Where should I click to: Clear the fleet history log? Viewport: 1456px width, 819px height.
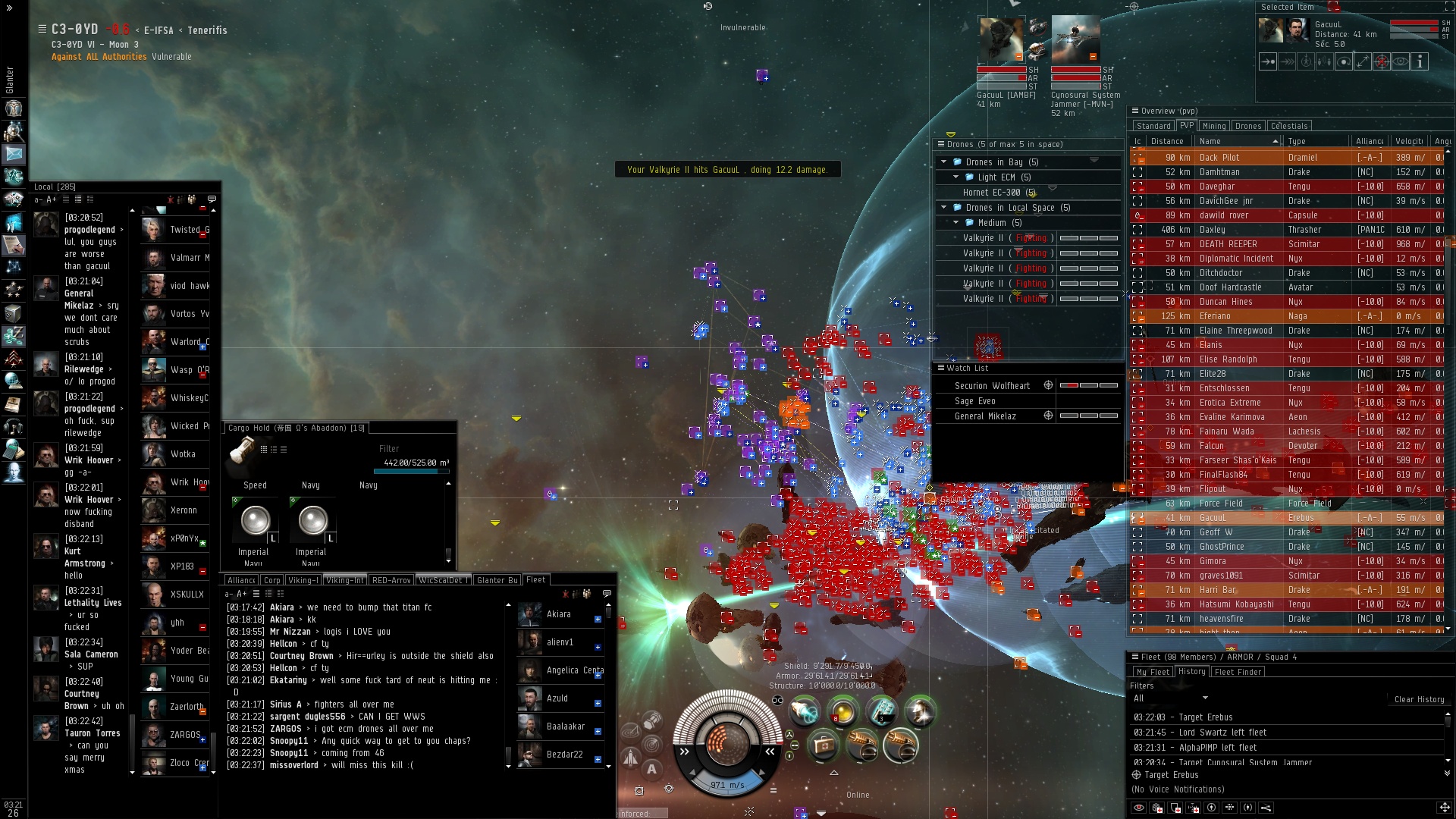(x=1419, y=699)
